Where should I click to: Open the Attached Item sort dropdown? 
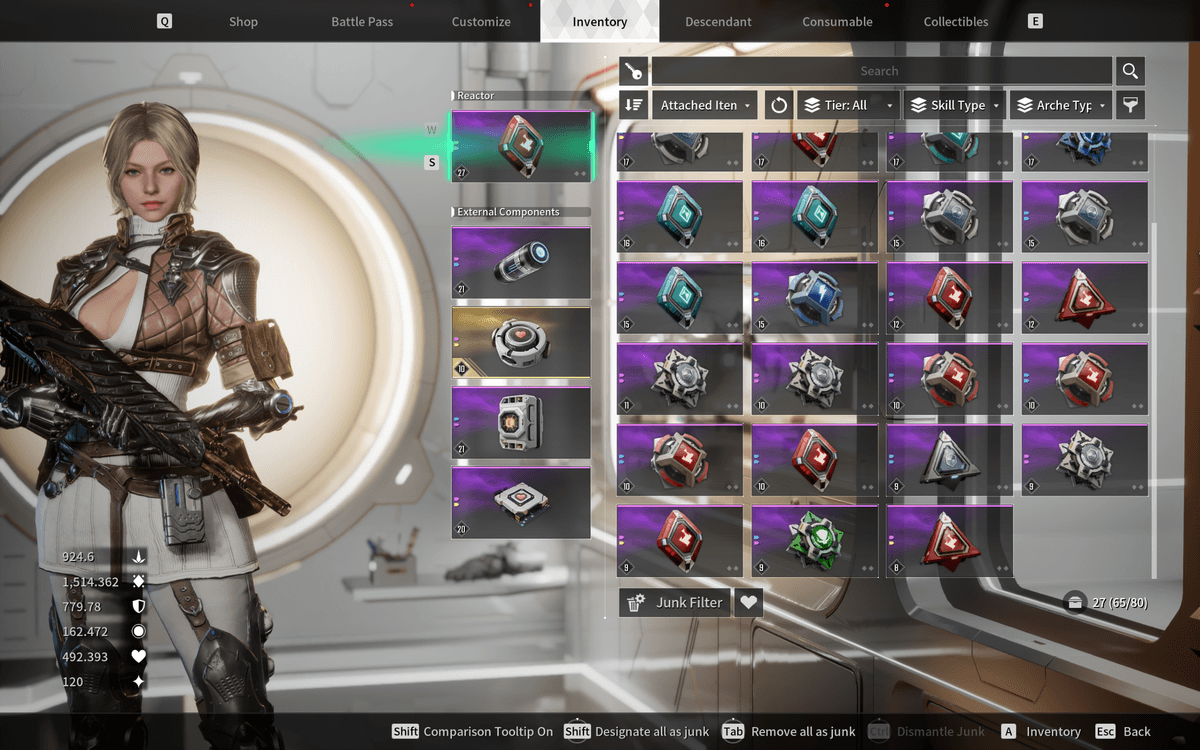[705, 105]
